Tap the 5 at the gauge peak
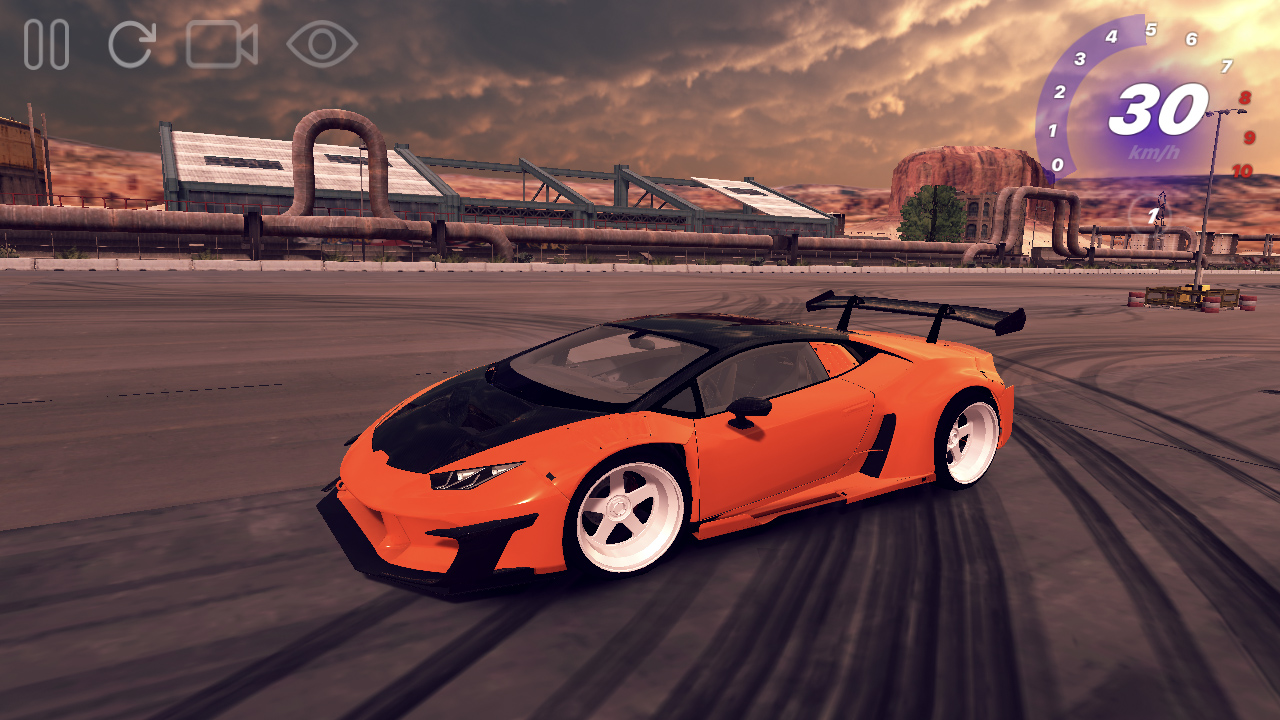The height and width of the screenshot is (720, 1280). (x=1151, y=29)
